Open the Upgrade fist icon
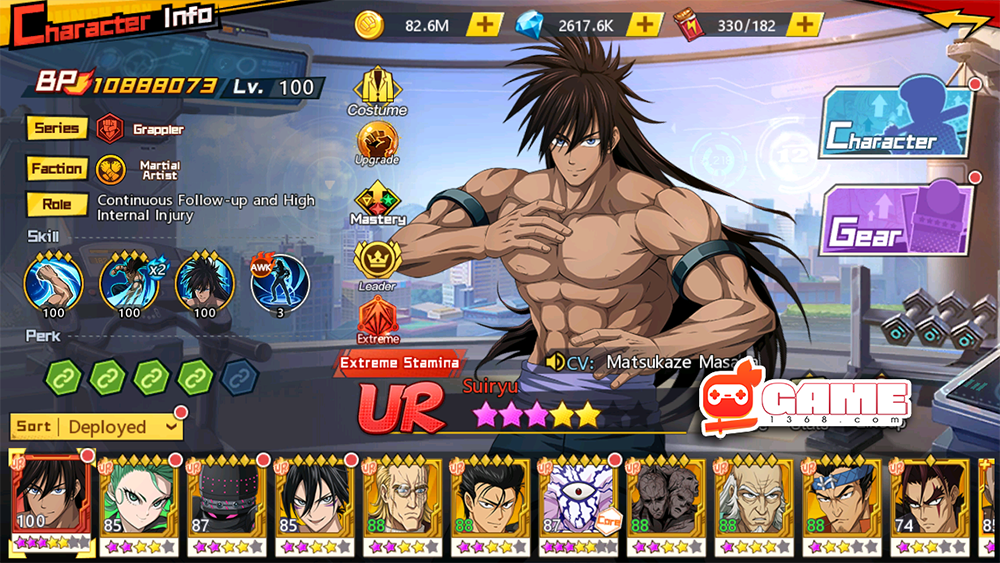 [377, 143]
